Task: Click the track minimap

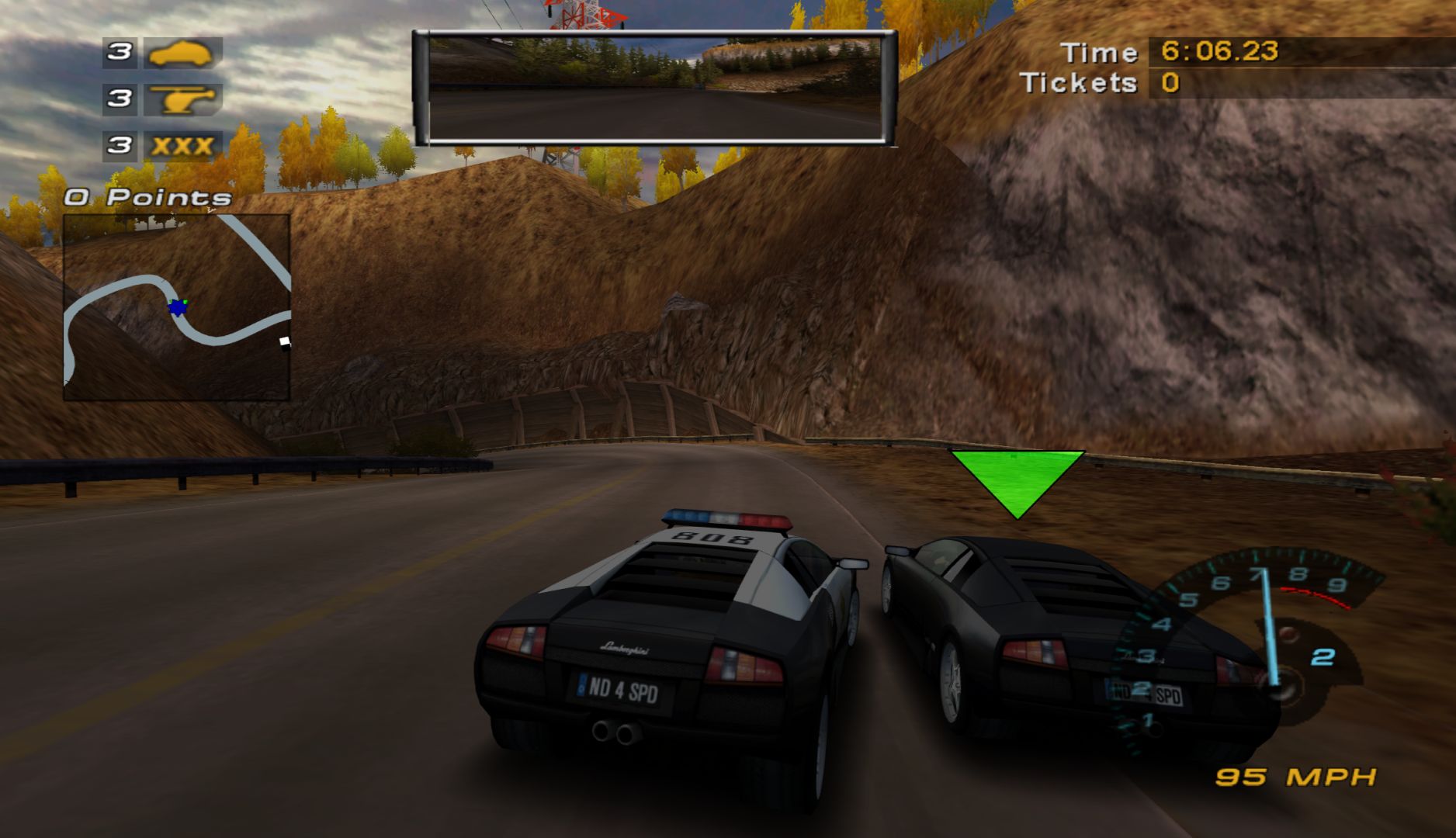Action: click(x=177, y=307)
